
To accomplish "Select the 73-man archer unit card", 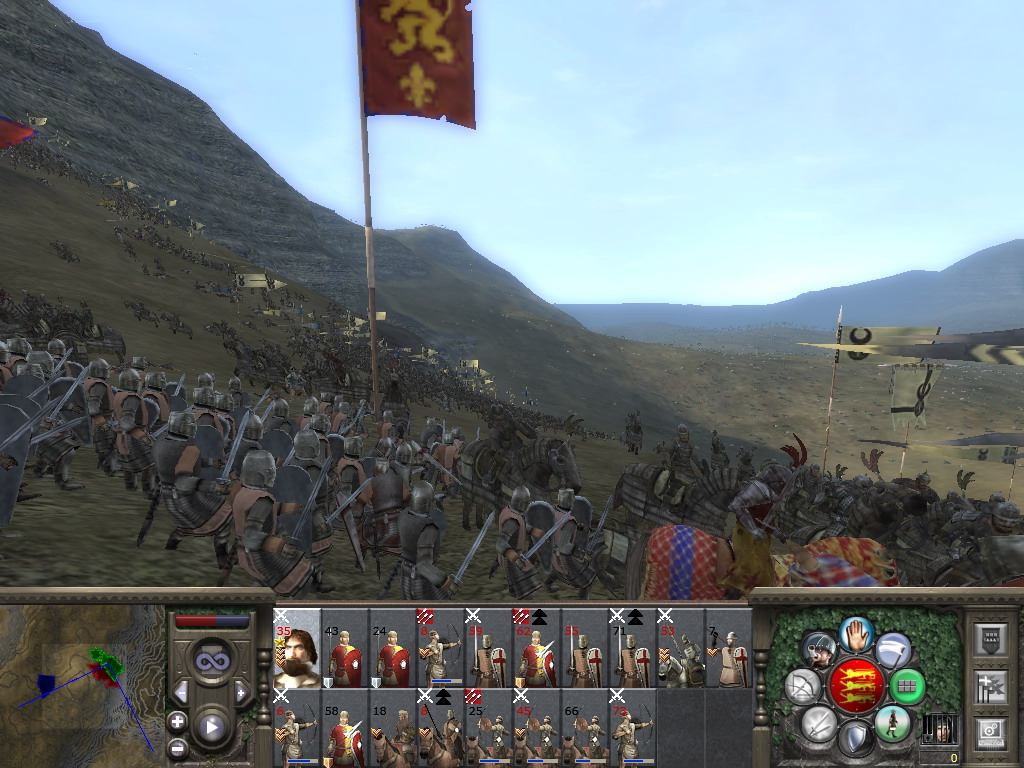I will tap(633, 728).
